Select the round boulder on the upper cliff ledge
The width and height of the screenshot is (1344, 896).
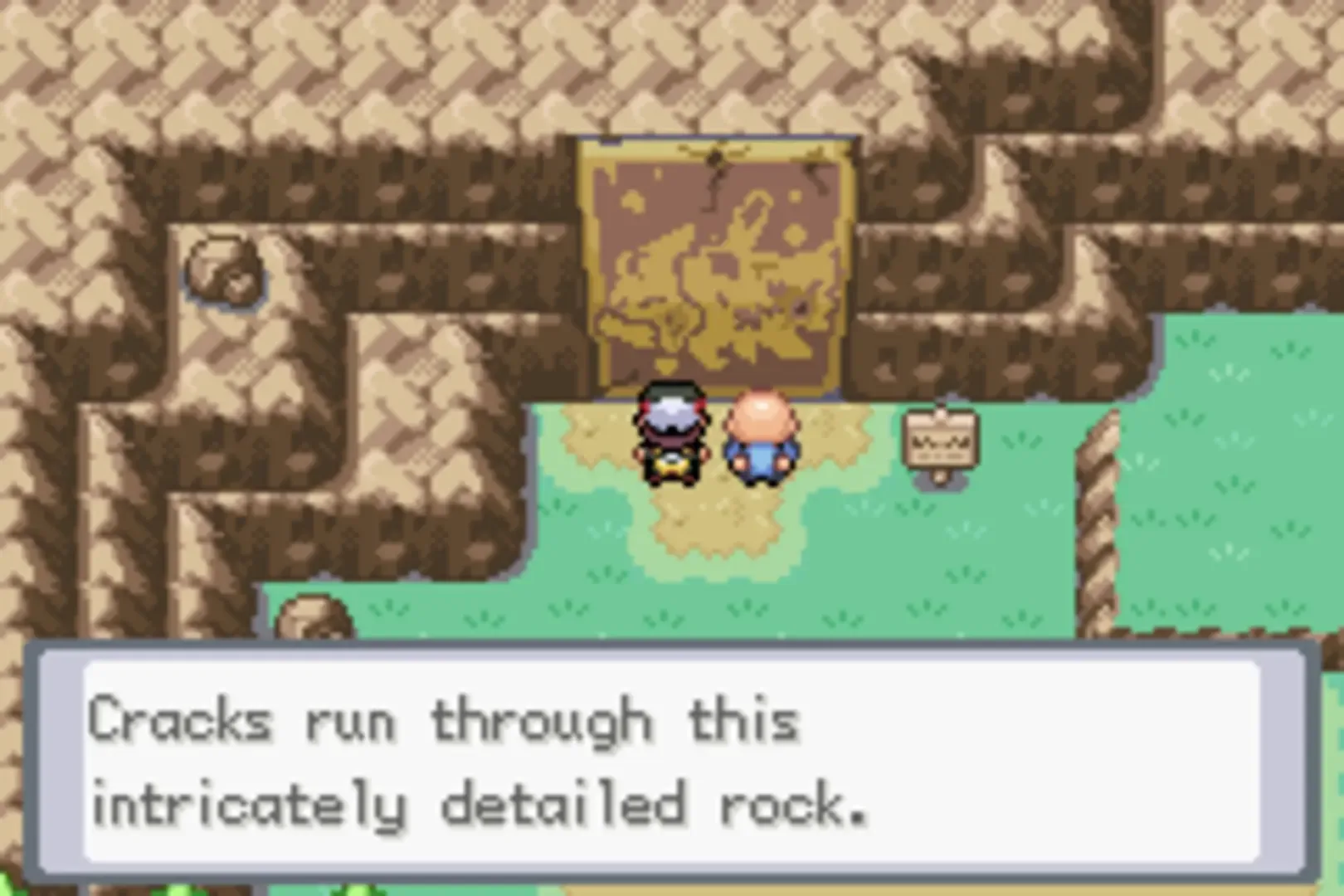pos(224,270)
